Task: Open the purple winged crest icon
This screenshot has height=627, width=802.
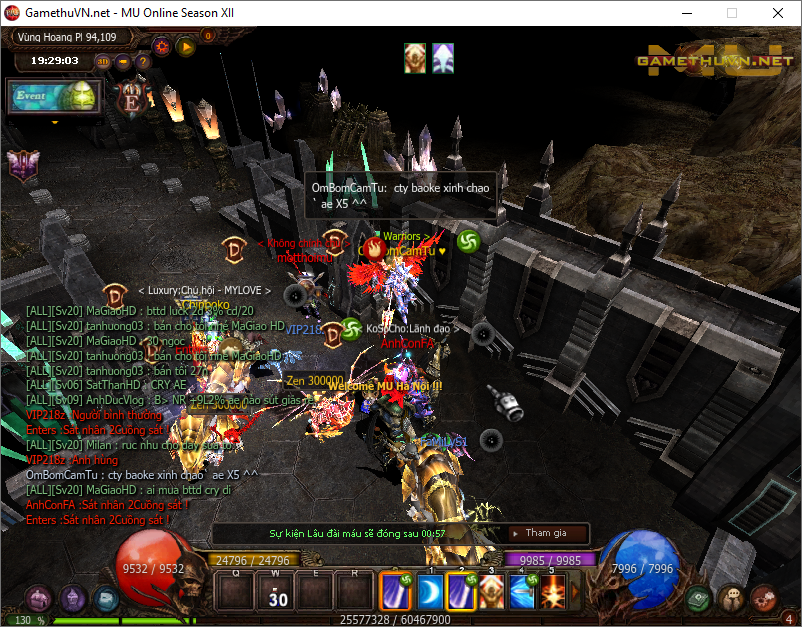Action: point(21,164)
